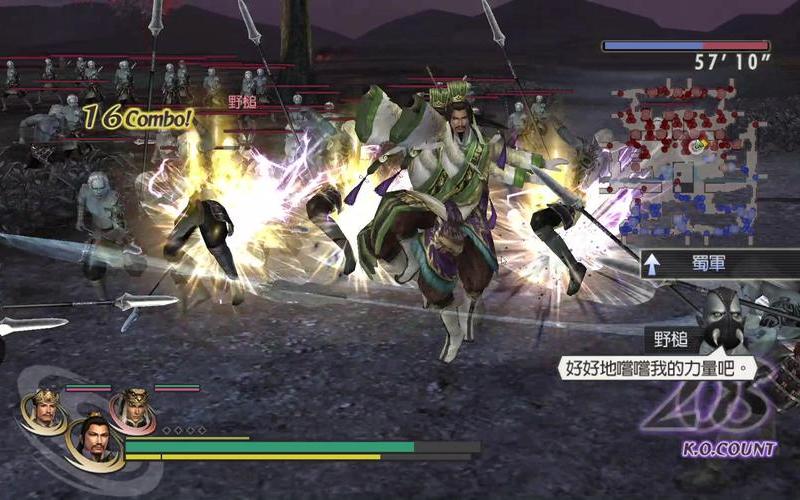
Task: Switch to the gold-crowned mustached officer portrait
Action: point(44,408)
